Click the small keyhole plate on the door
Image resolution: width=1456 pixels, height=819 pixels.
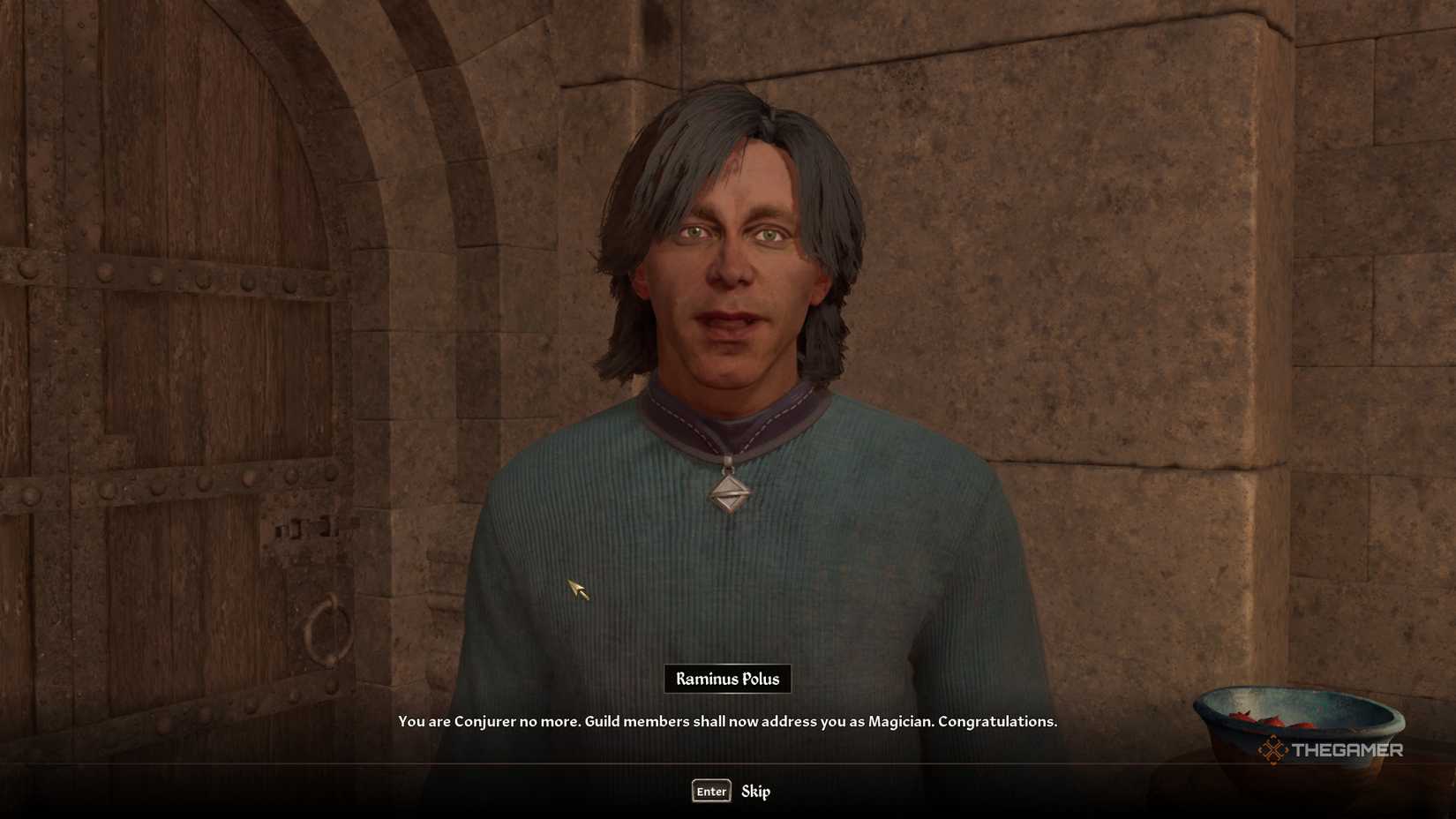click(304, 530)
